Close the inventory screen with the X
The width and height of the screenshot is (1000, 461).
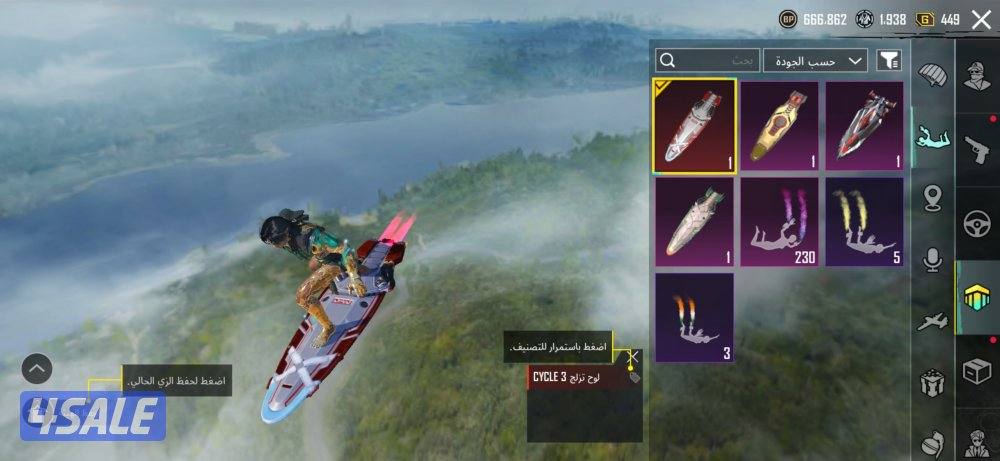point(980,20)
